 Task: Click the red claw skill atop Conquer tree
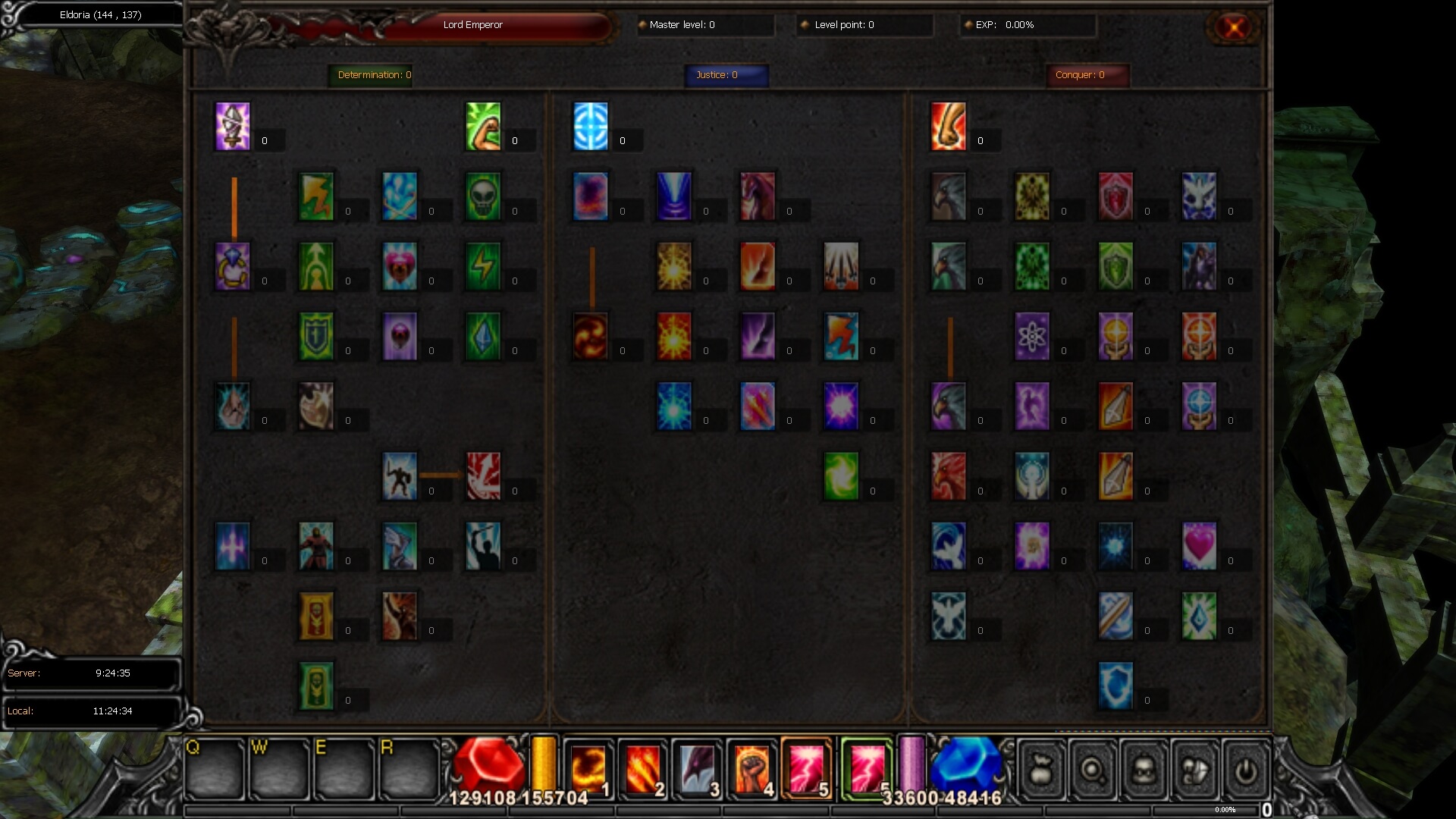tap(949, 126)
